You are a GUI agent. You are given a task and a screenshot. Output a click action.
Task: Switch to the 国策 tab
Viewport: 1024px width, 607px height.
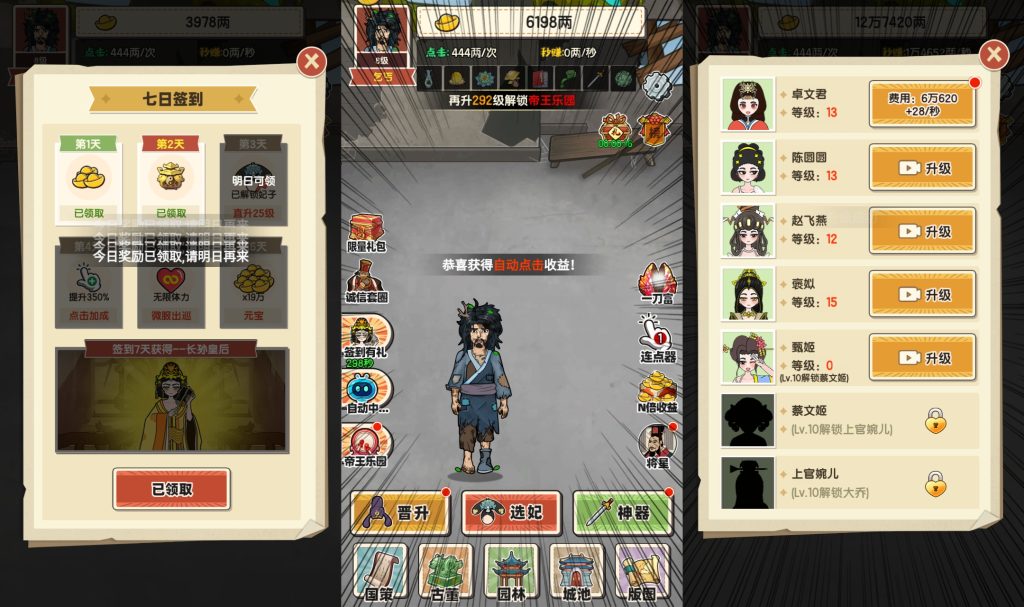380,572
